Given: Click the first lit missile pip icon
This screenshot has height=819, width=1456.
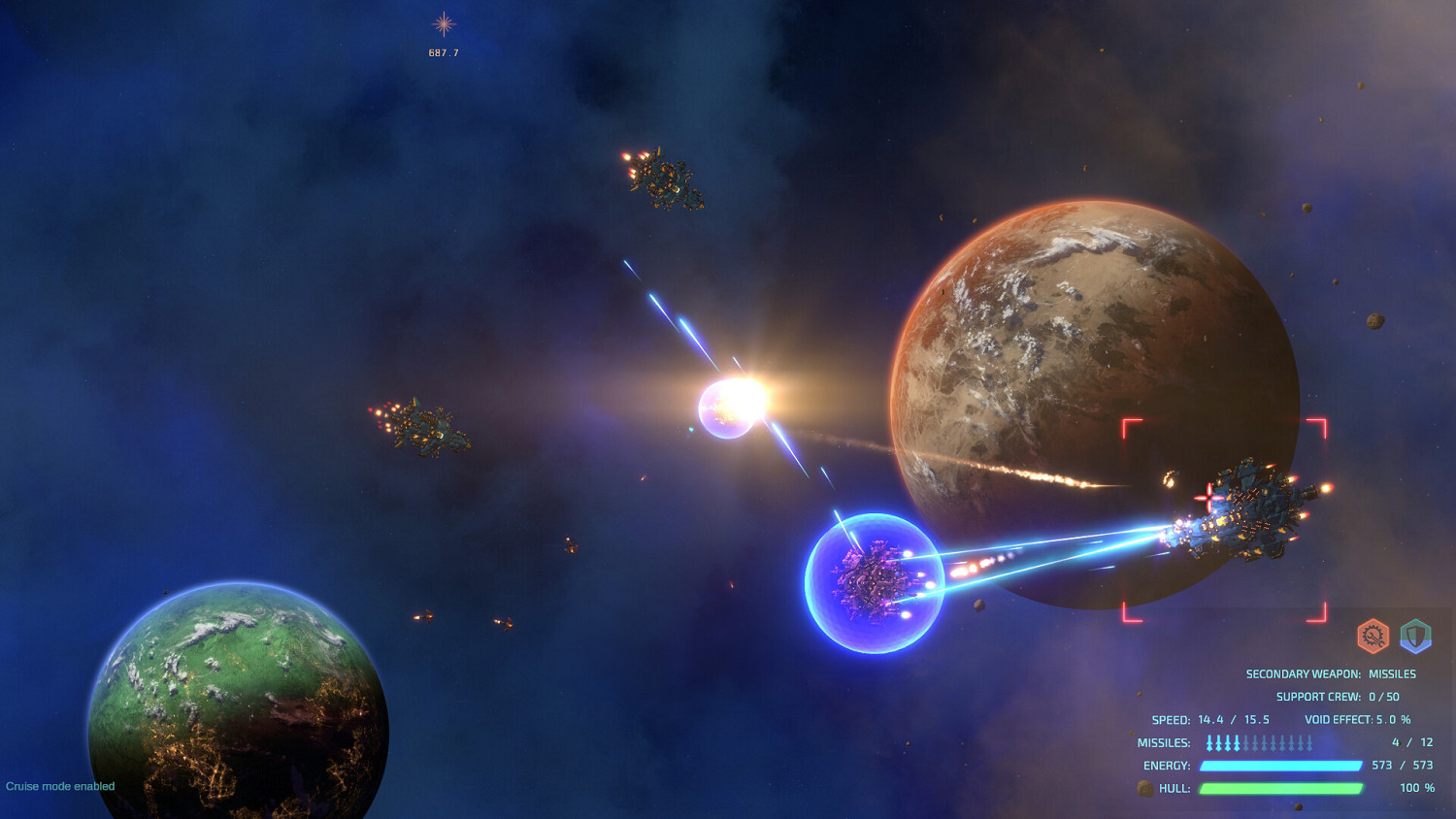Looking at the screenshot, I should pyautogui.click(x=1208, y=741).
